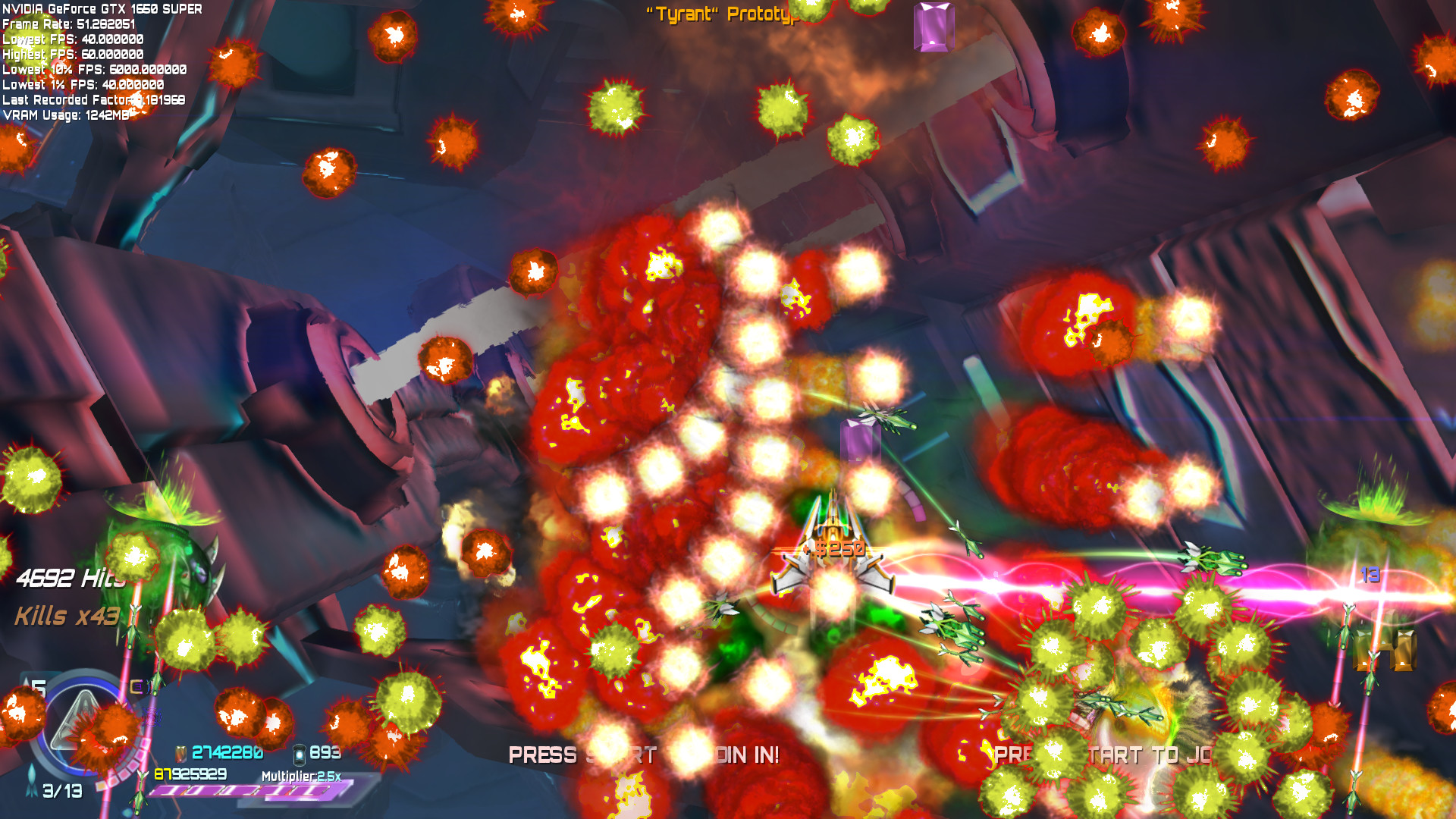The width and height of the screenshot is (1456, 819).
Task: Click the 4692 Hits counter
Action: click(71, 579)
